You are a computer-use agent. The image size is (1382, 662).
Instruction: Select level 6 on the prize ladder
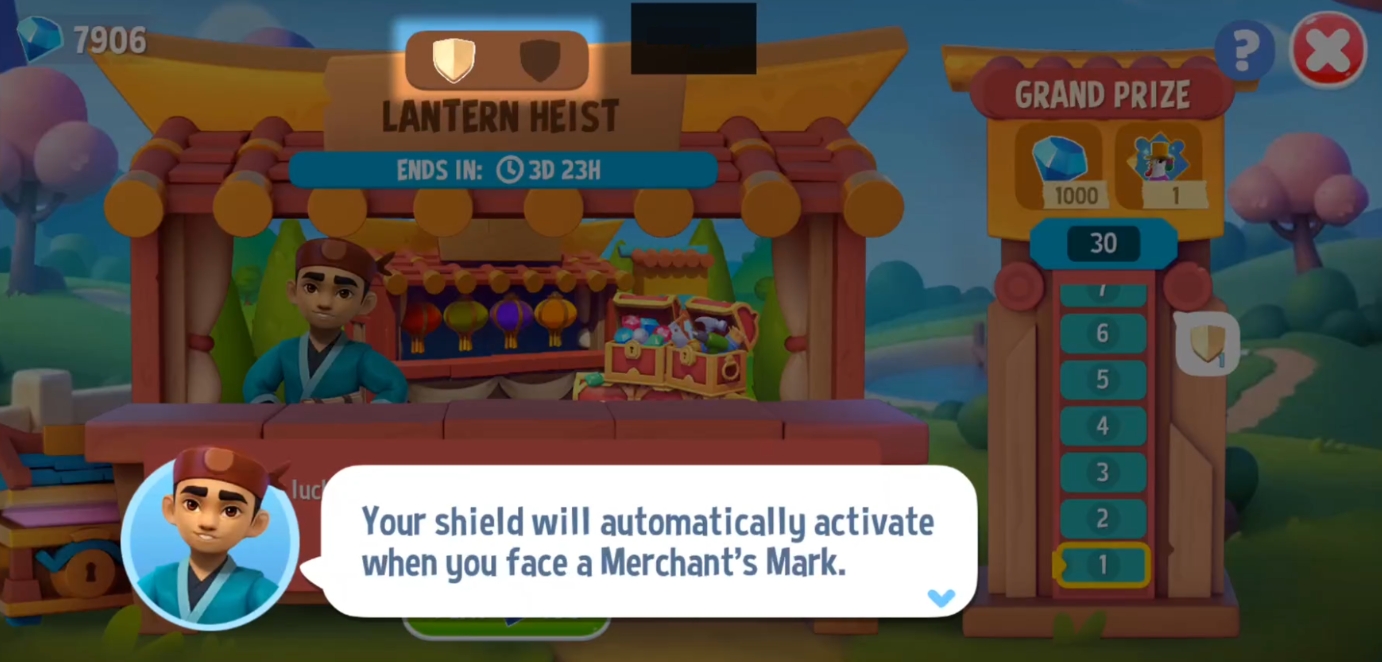tap(1102, 333)
